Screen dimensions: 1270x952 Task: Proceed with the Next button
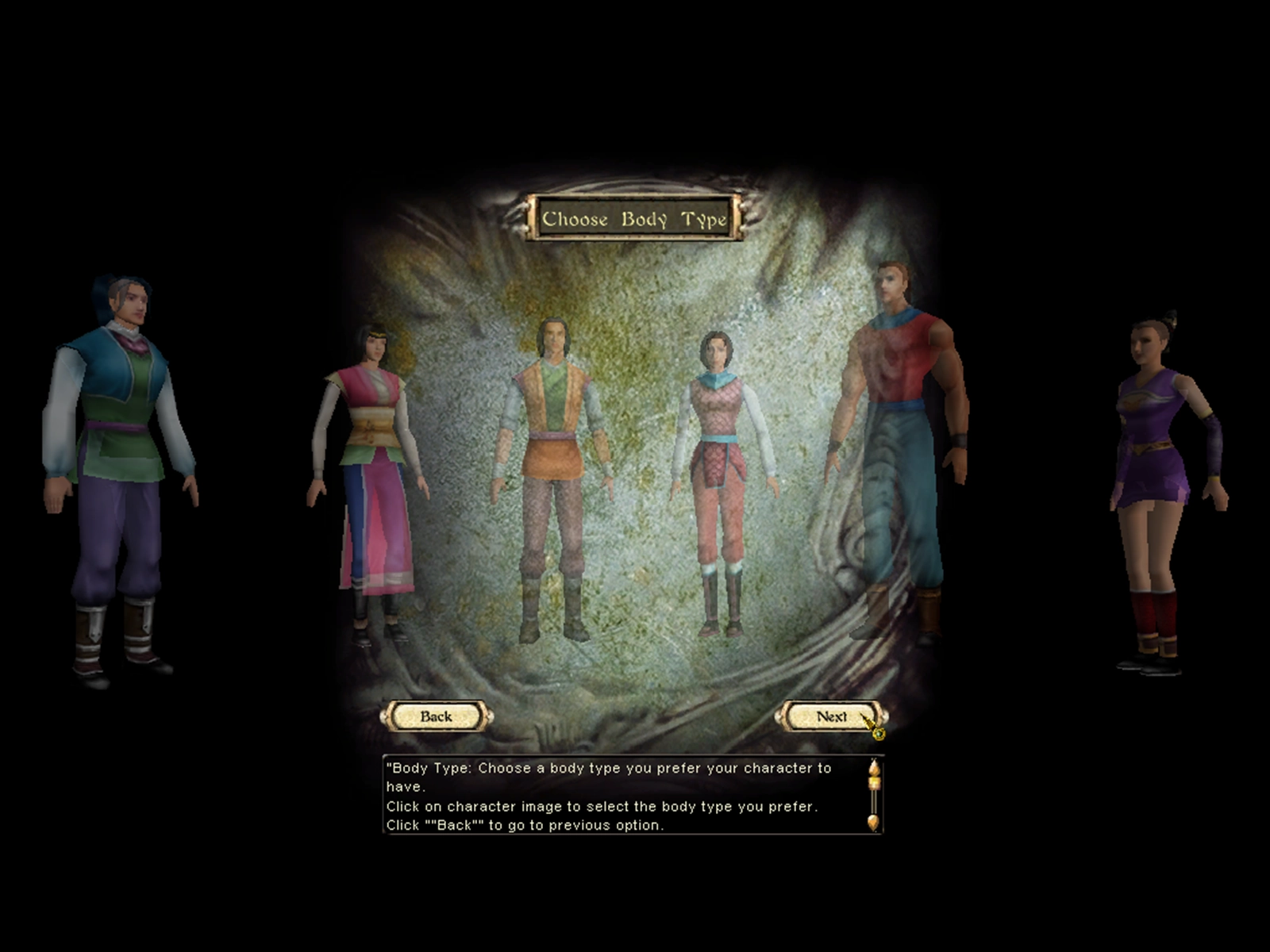pos(830,716)
